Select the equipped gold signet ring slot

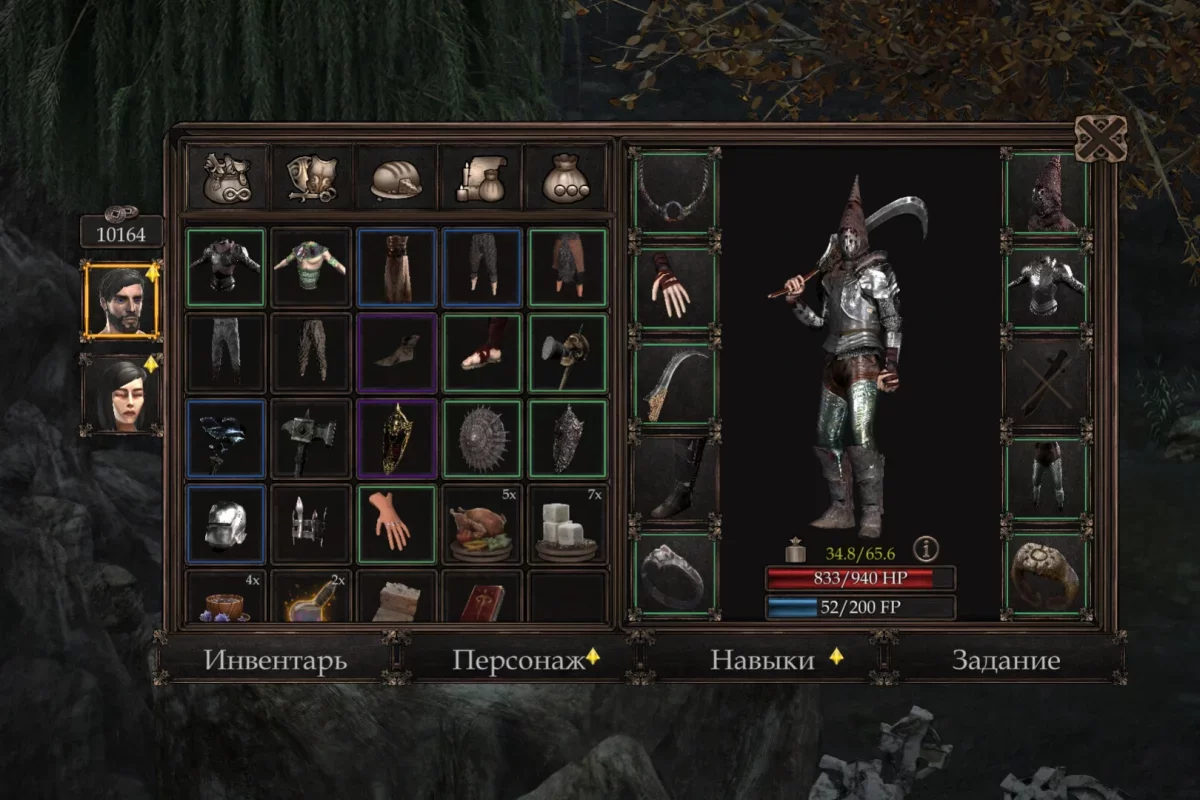[1045, 575]
